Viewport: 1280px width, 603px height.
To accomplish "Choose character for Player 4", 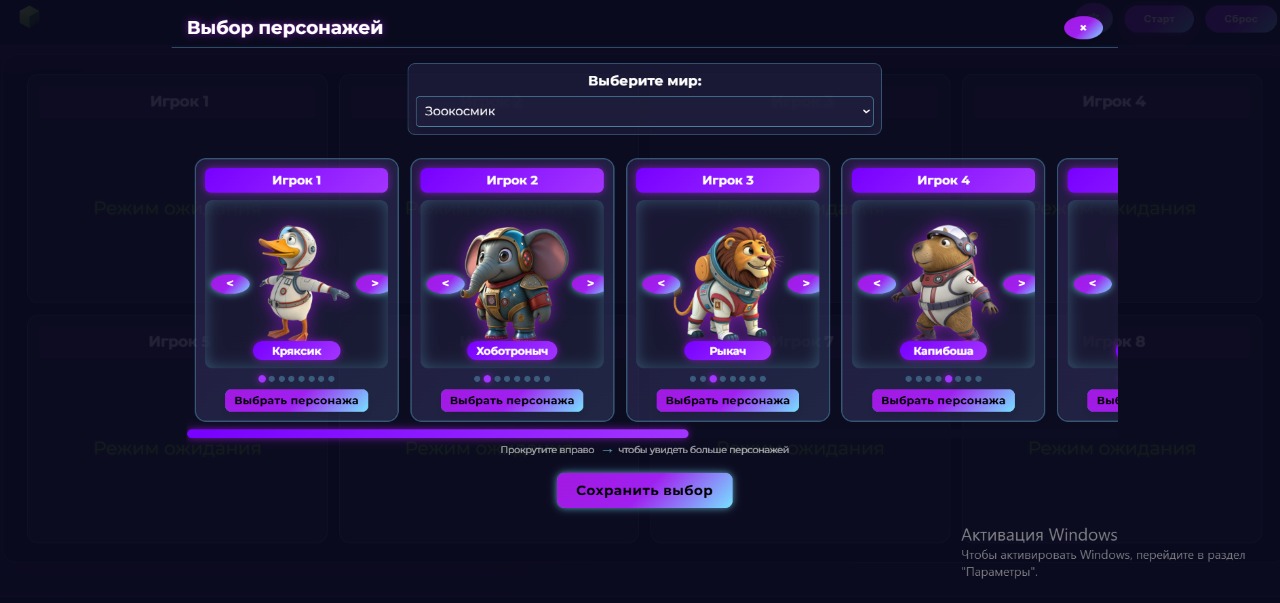I will click(943, 401).
